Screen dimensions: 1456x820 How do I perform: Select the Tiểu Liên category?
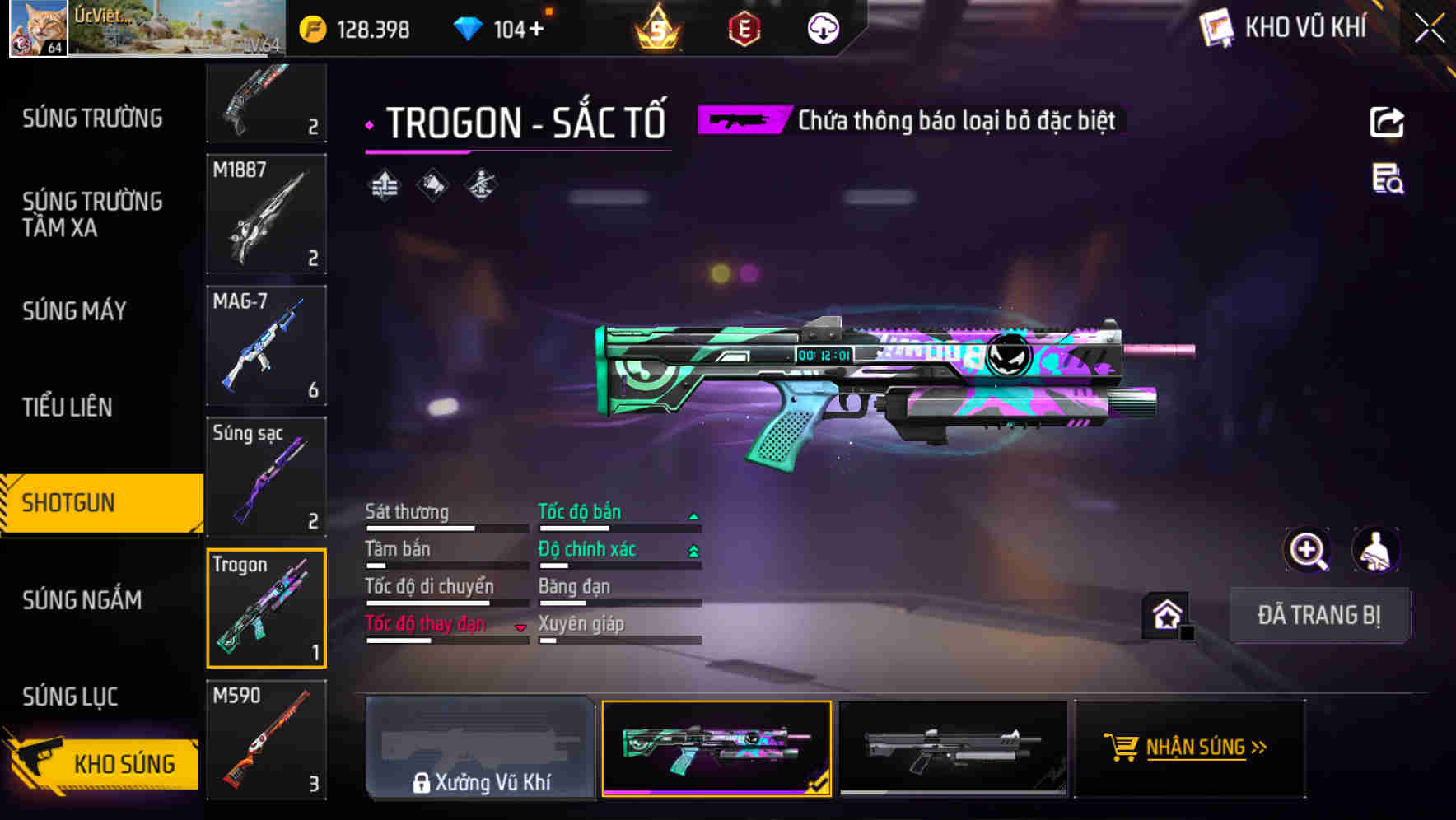68,407
